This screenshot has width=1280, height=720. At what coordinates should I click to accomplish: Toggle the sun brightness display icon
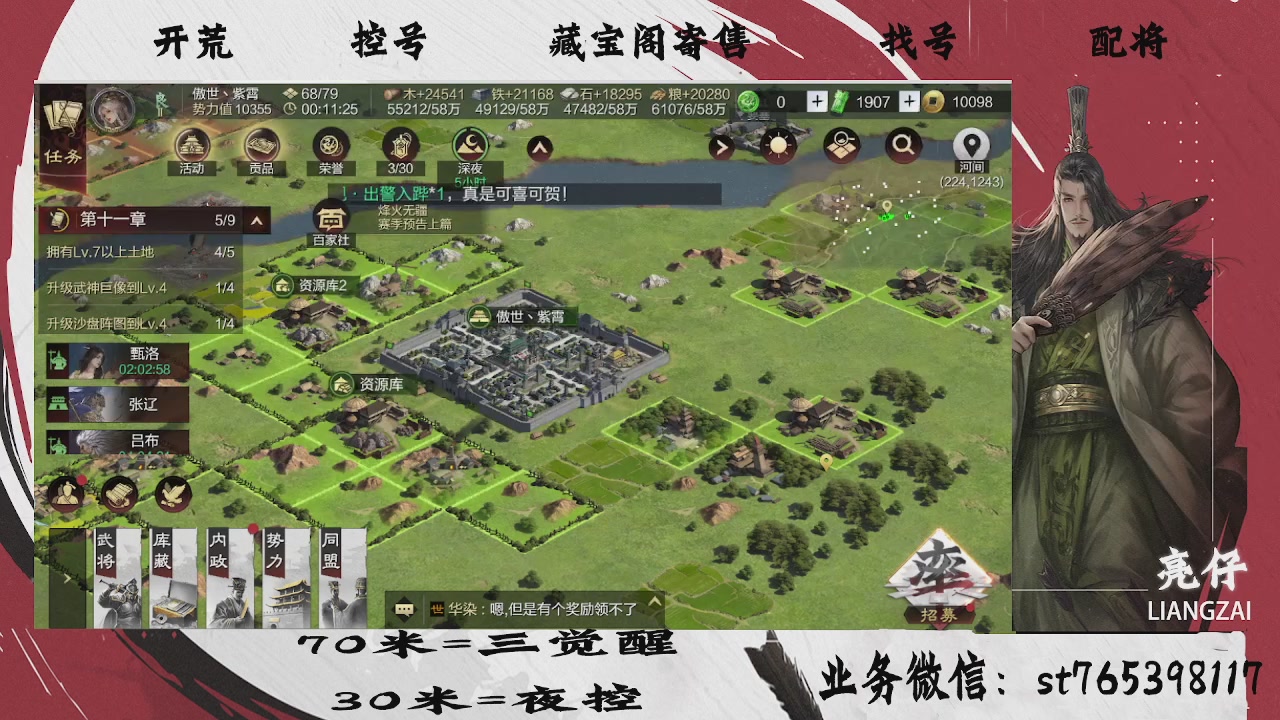[777, 146]
